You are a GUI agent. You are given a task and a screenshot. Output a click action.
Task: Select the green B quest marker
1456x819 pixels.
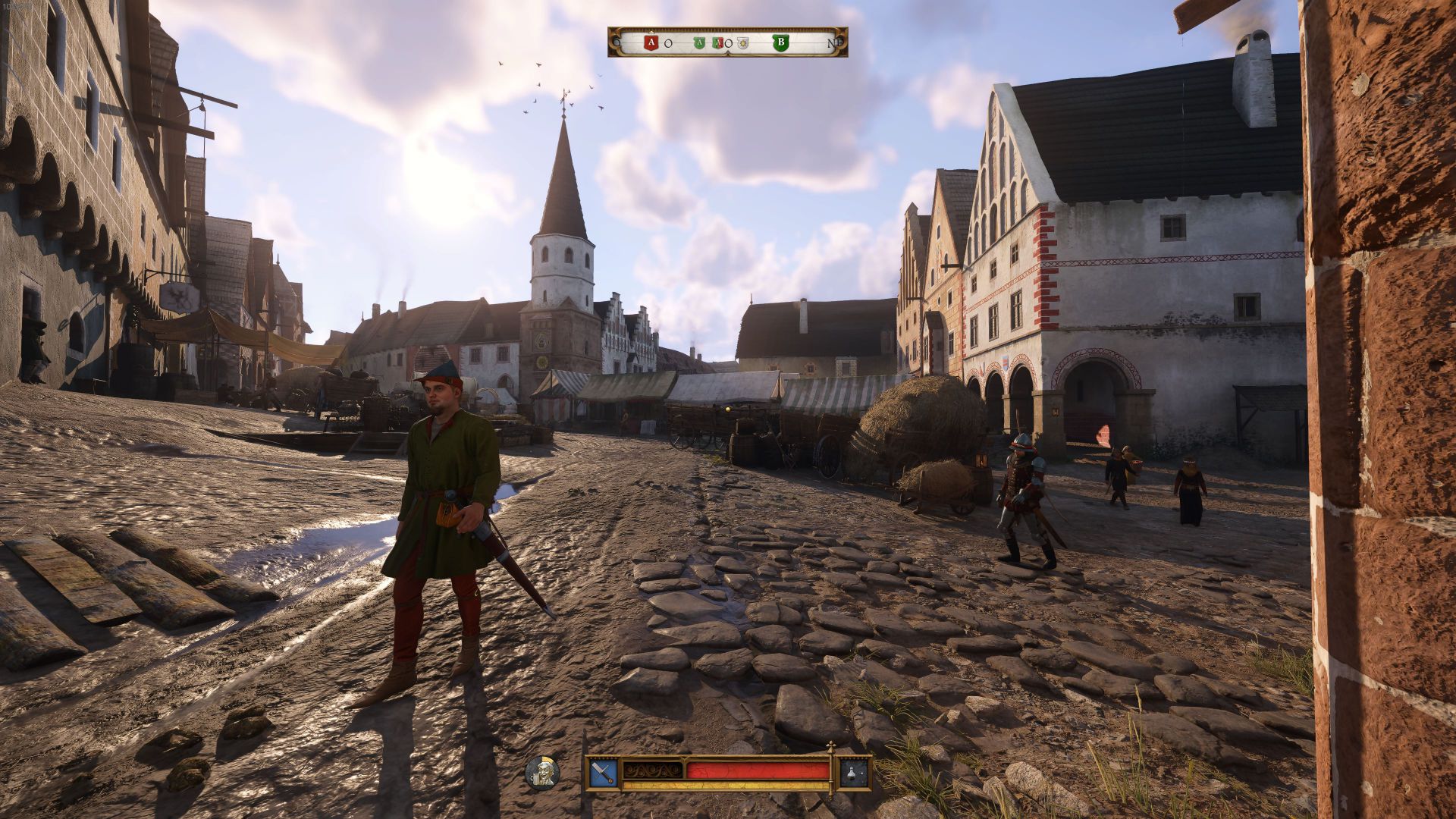[x=780, y=43]
